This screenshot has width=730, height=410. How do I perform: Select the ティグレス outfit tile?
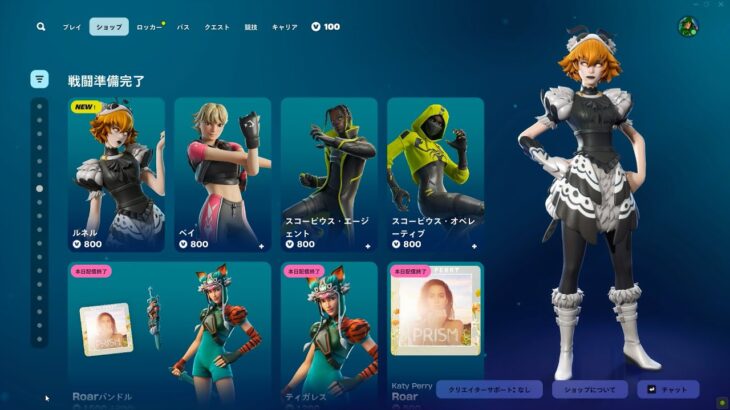click(x=329, y=332)
